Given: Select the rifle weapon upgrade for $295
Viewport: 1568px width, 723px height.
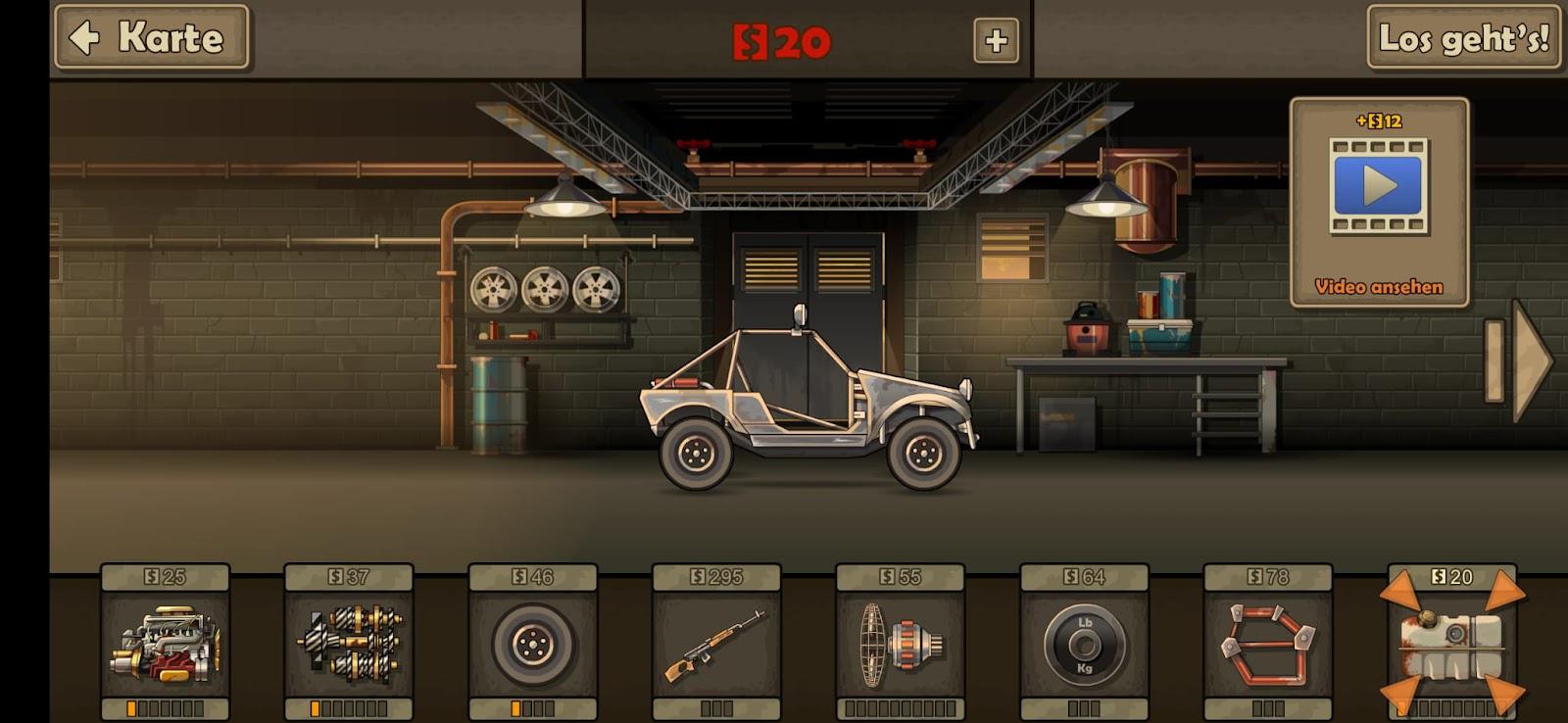Looking at the screenshot, I should 716,644.
